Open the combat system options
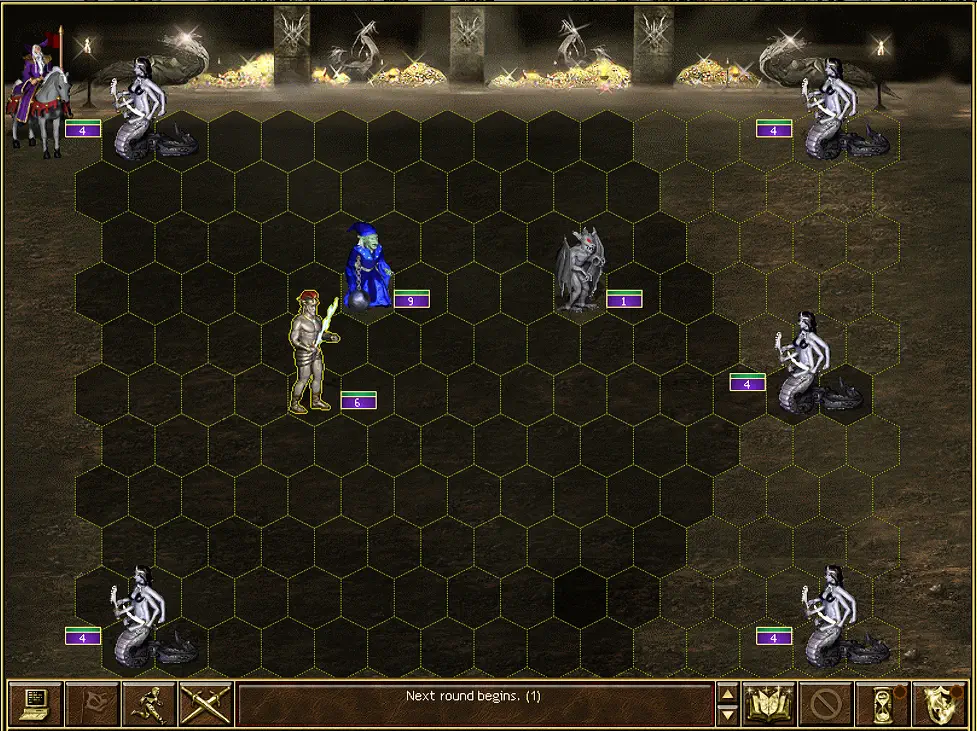The image size is (977, 731). 35,703
